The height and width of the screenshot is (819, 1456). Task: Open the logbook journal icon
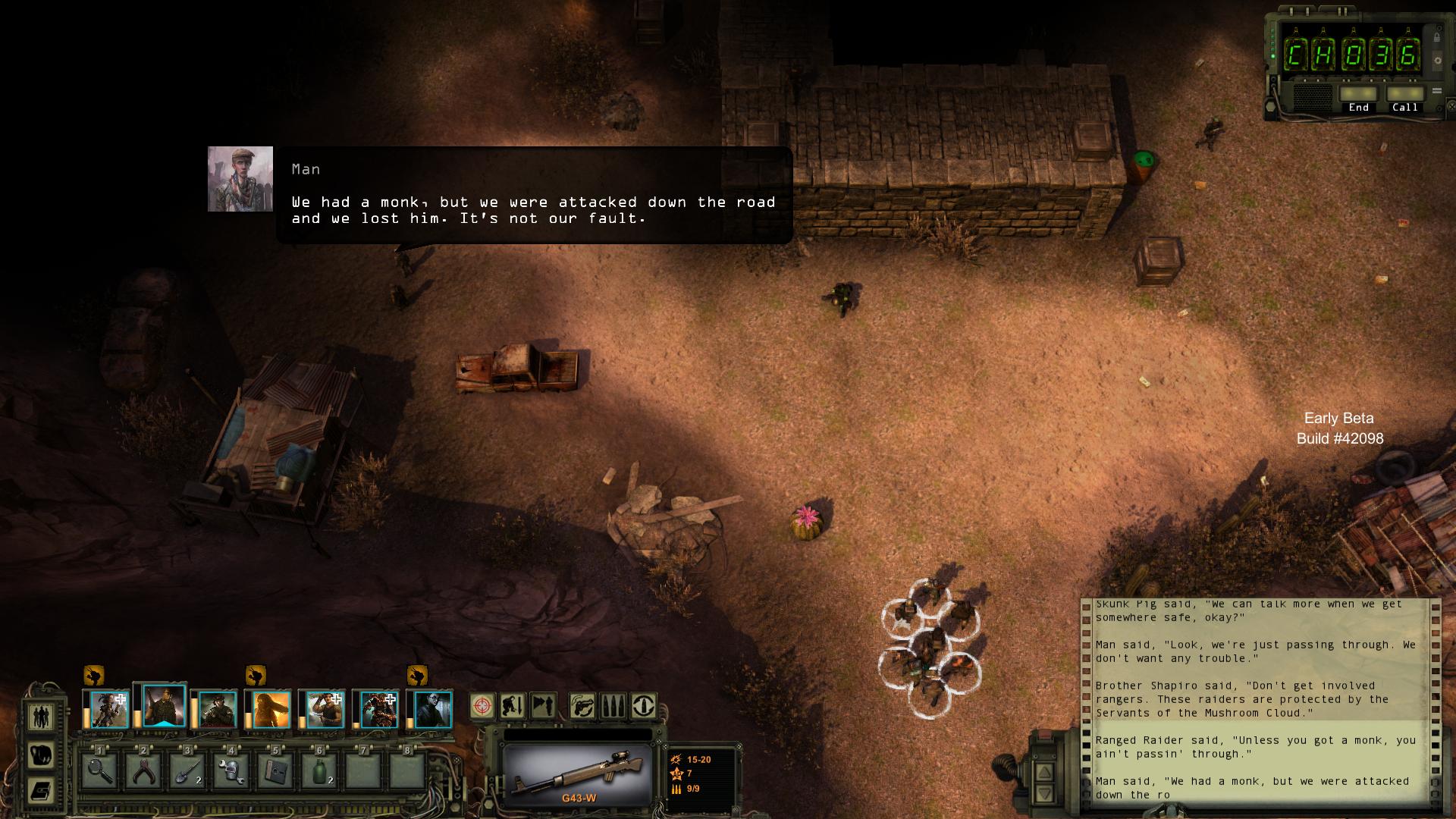click(x=42, y=790)
